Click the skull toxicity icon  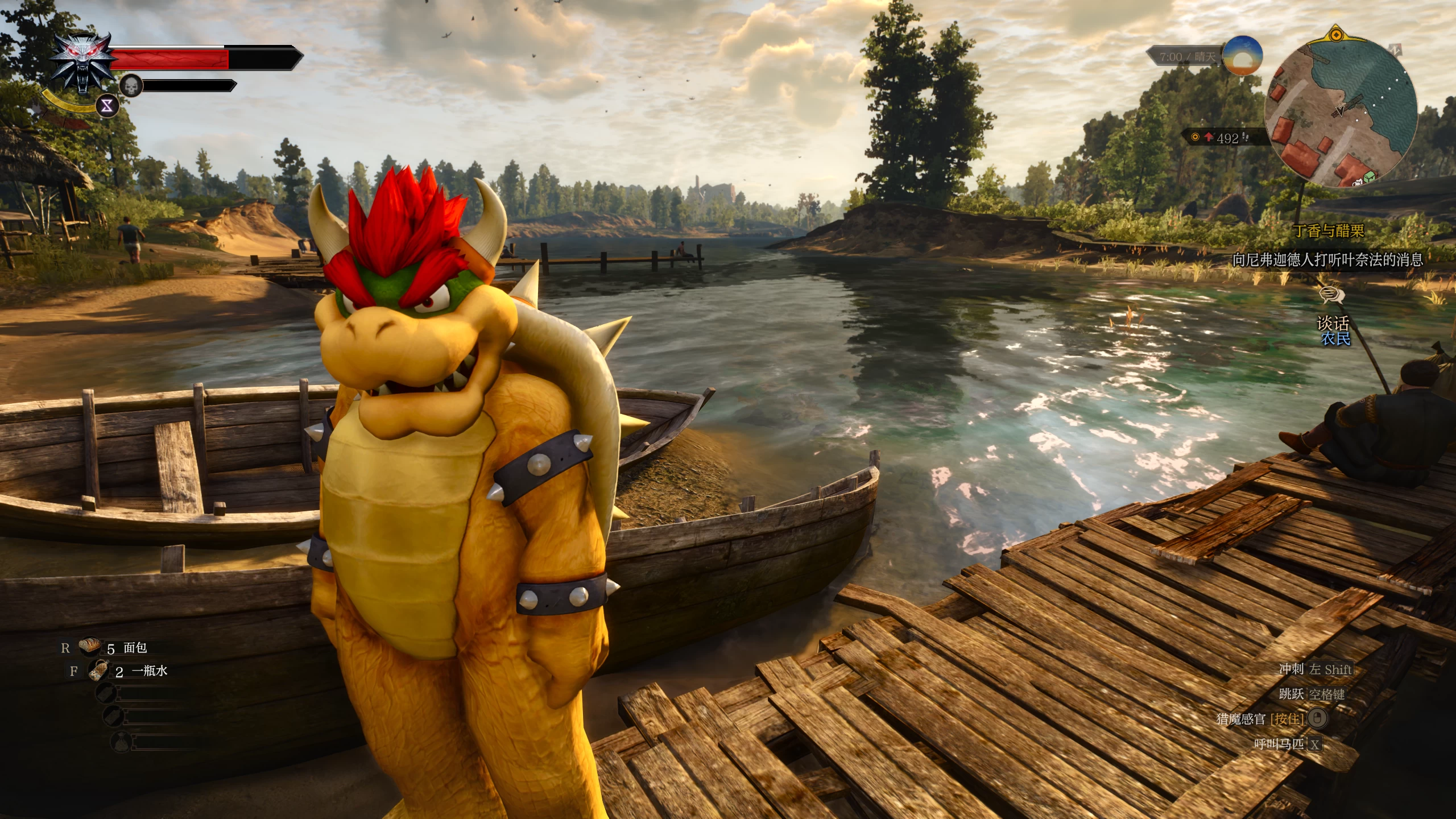click(131, 86)
